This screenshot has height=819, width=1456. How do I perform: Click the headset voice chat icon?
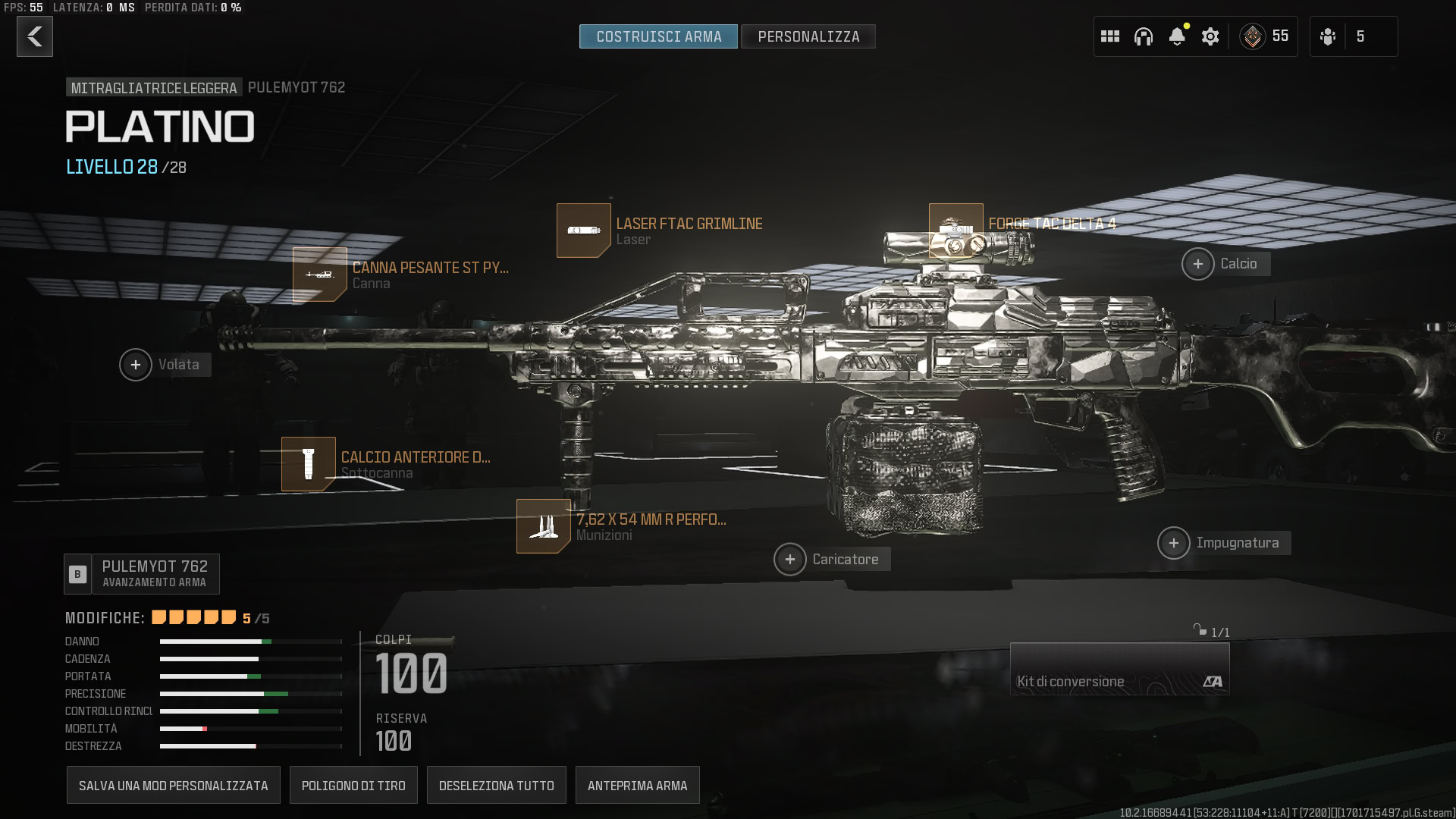(1144, 36)
